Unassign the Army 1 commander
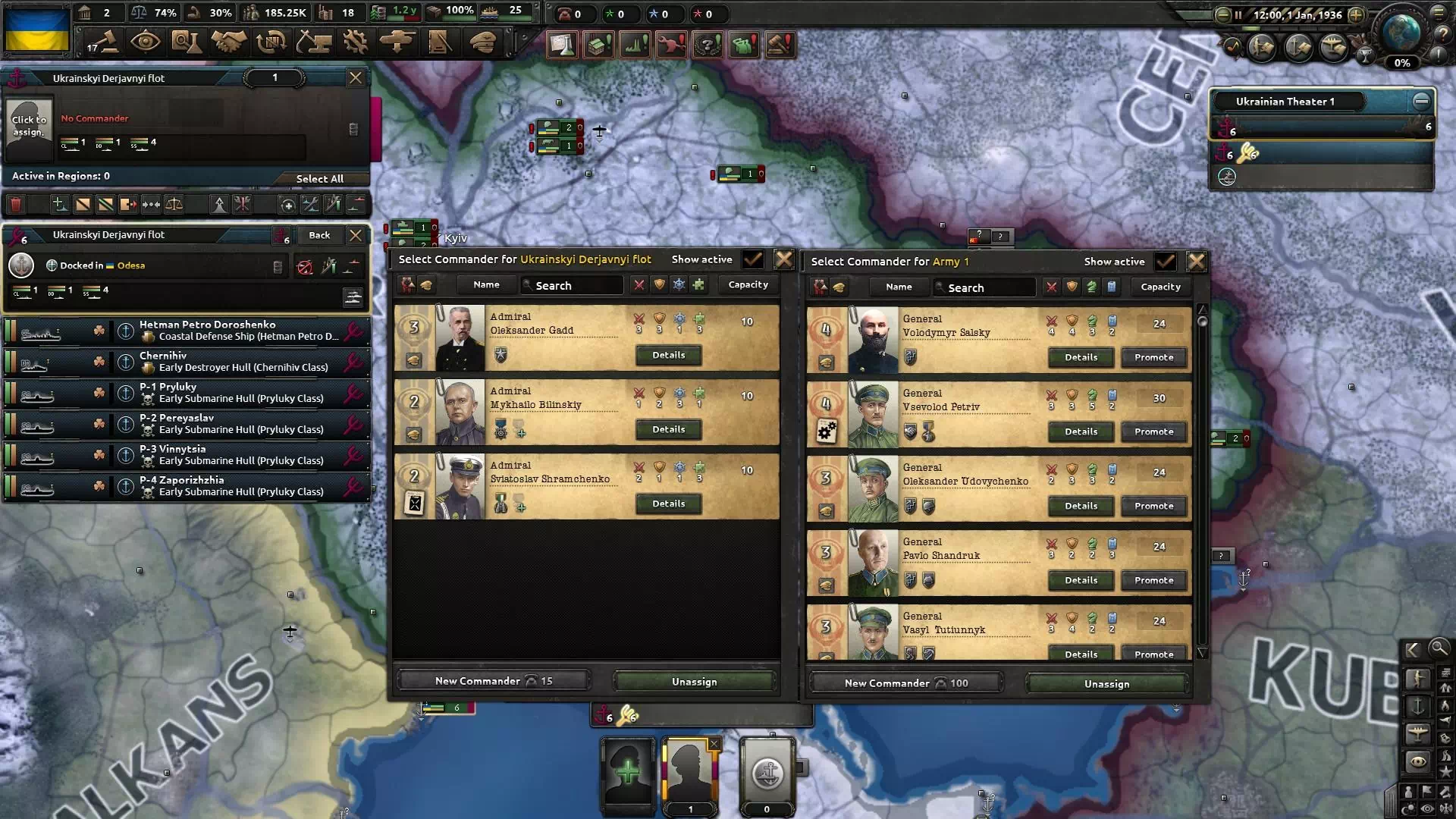 tap(1106, 684)
